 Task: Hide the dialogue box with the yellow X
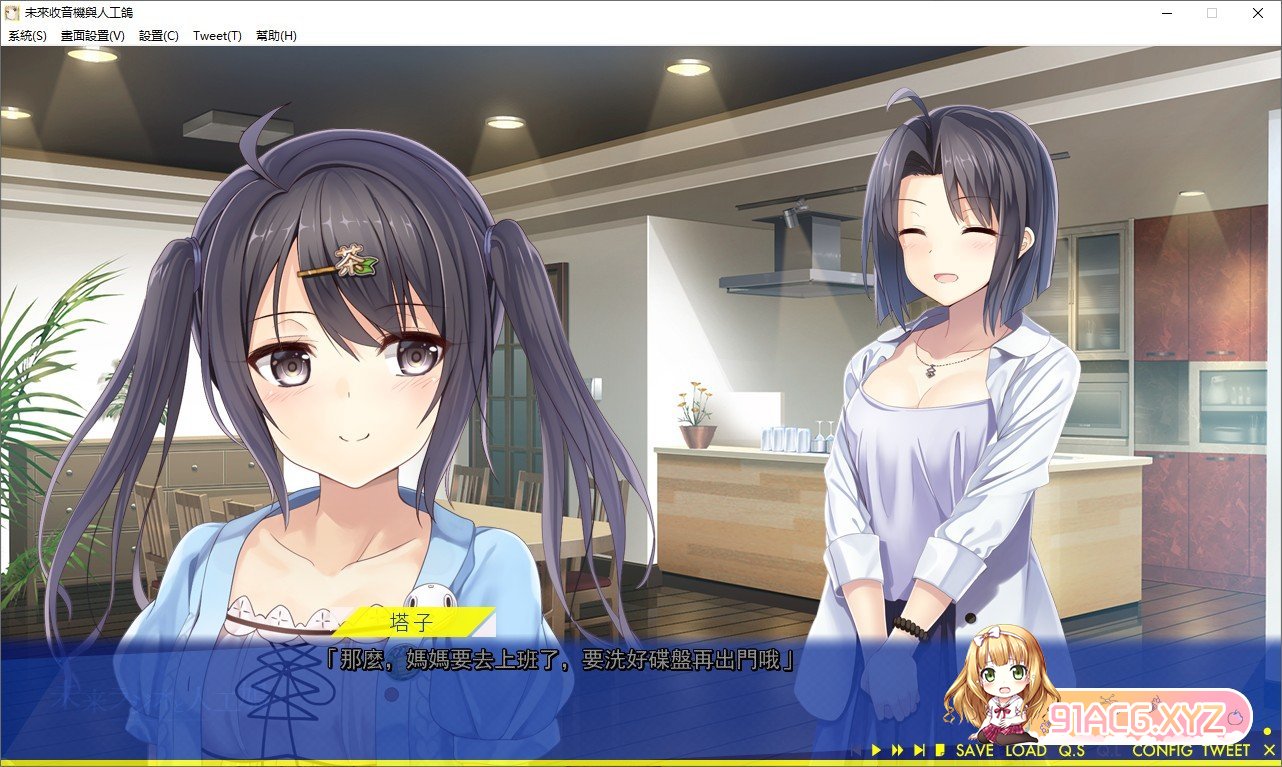[x=1269, y=750]
